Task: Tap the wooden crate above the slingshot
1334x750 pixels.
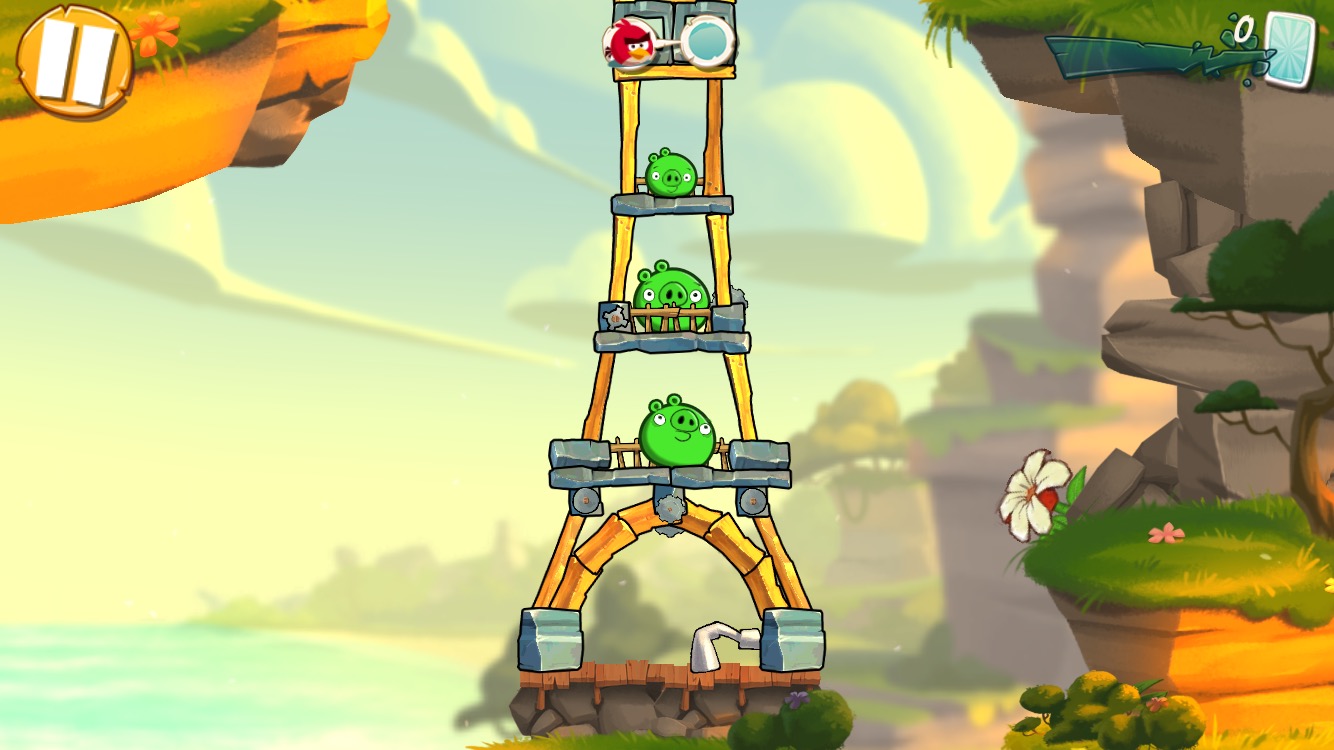Action: click(640, 12)
